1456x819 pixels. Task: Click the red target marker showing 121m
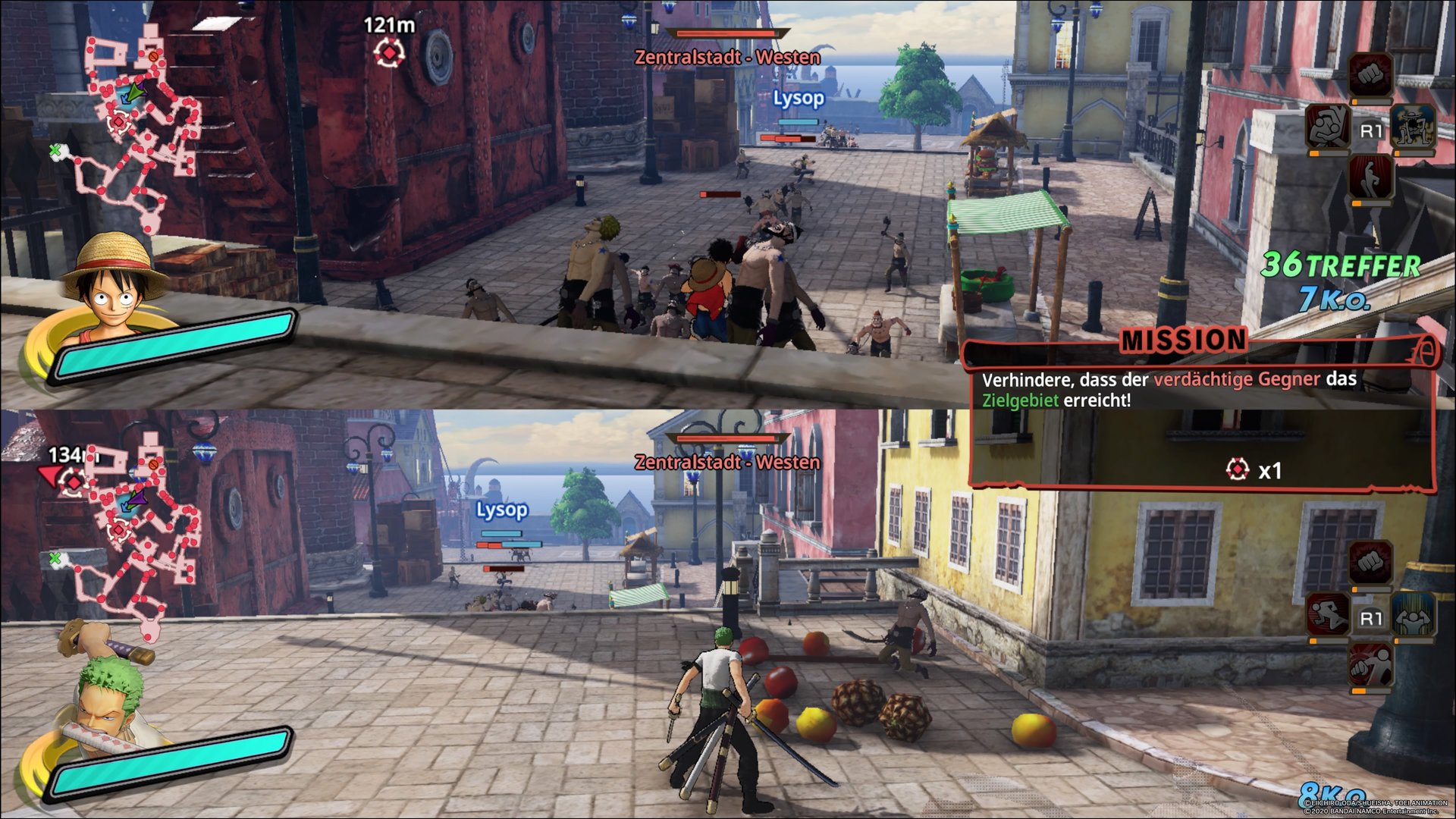click(x=389, y=51)
